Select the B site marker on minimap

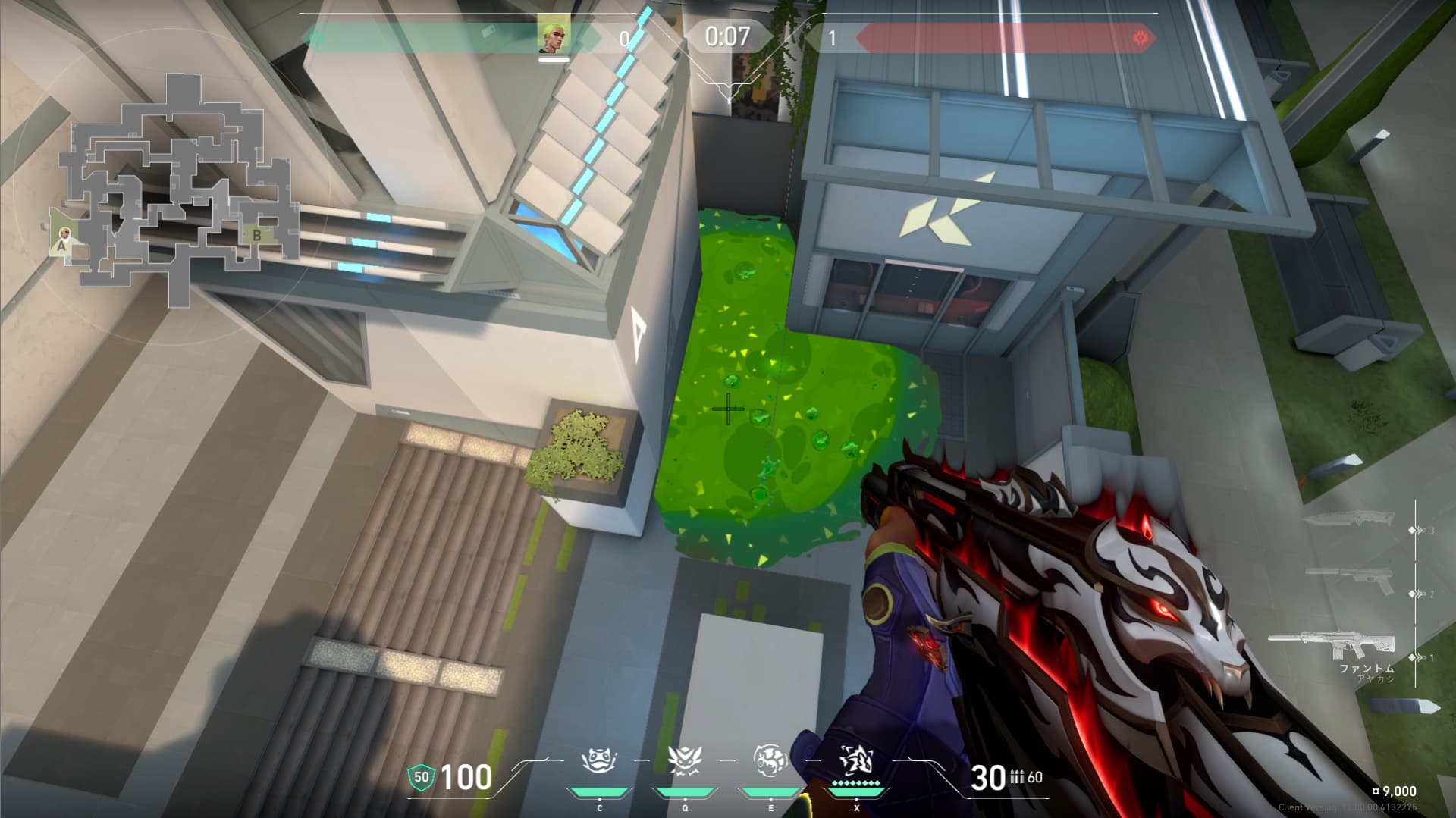[256, 236]
